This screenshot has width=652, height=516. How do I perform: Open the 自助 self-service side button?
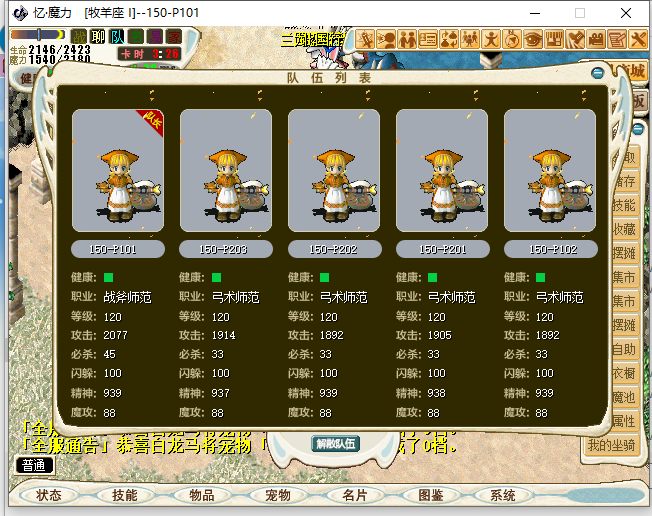[x=625, y=349]
